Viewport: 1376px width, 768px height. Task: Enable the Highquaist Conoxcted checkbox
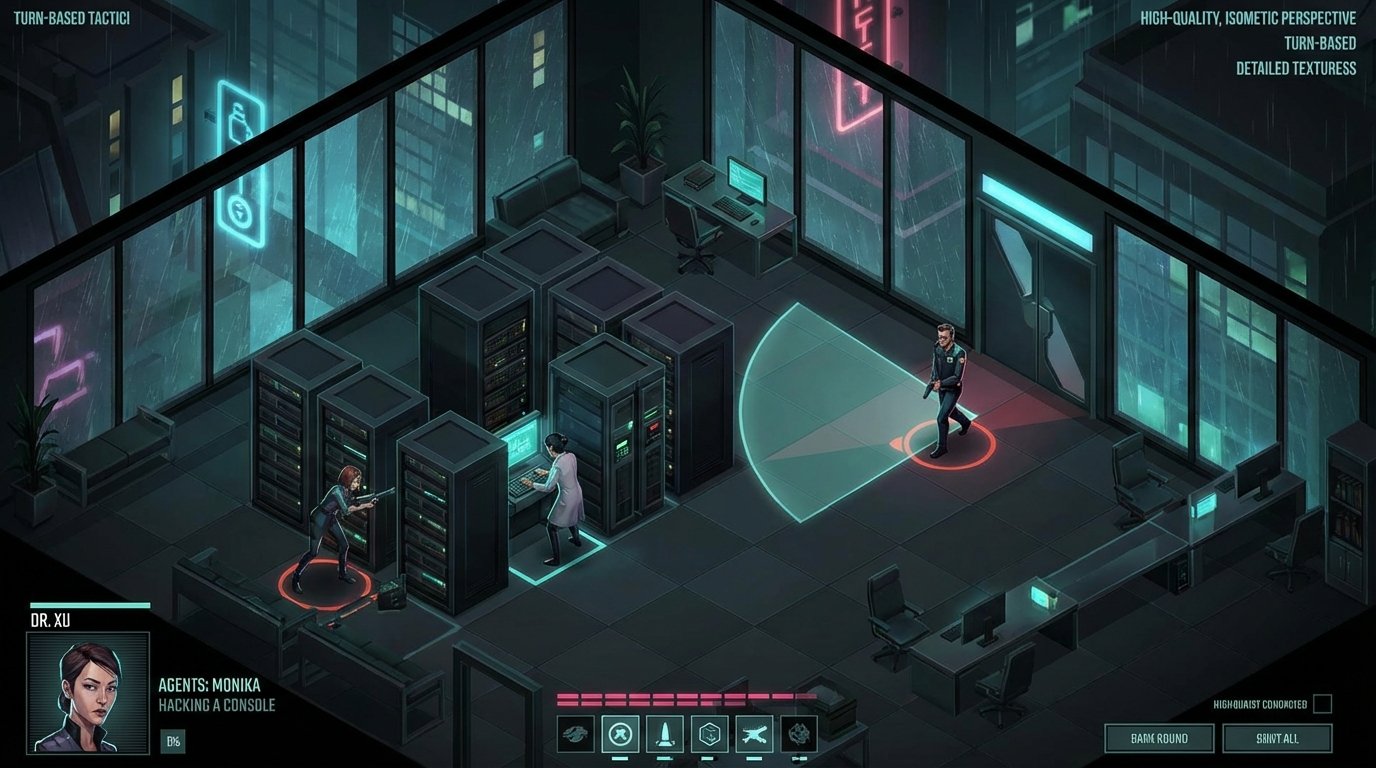click(1322, 703)
